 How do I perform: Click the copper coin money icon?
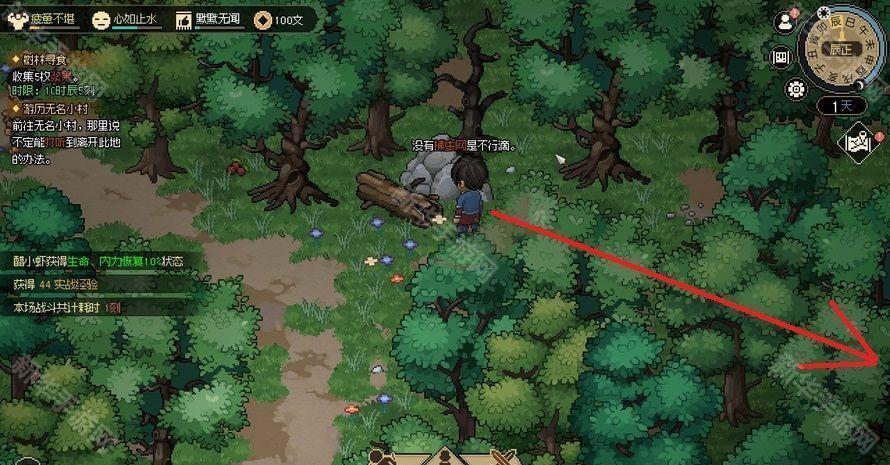(262, 19)
